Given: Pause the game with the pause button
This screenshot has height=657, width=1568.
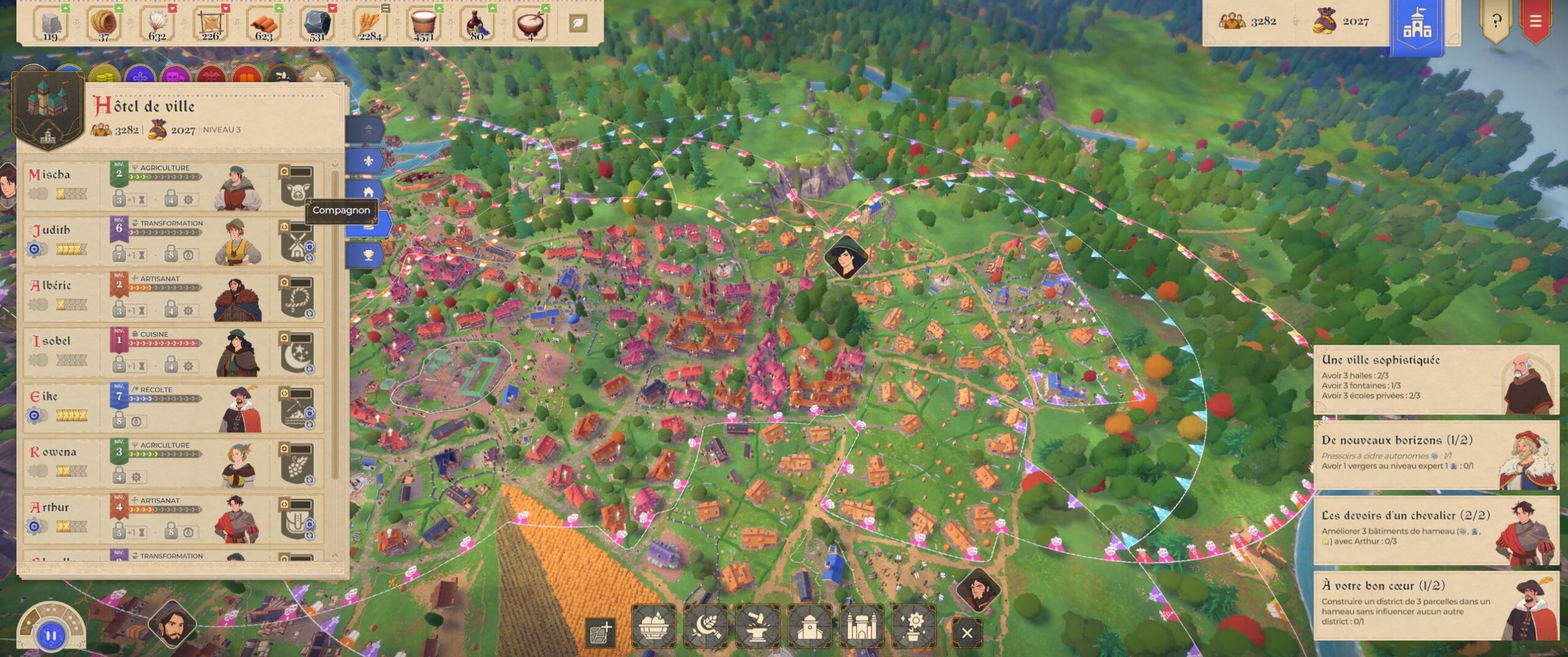Looking at the screenshot, I should [x=51, y=636].
